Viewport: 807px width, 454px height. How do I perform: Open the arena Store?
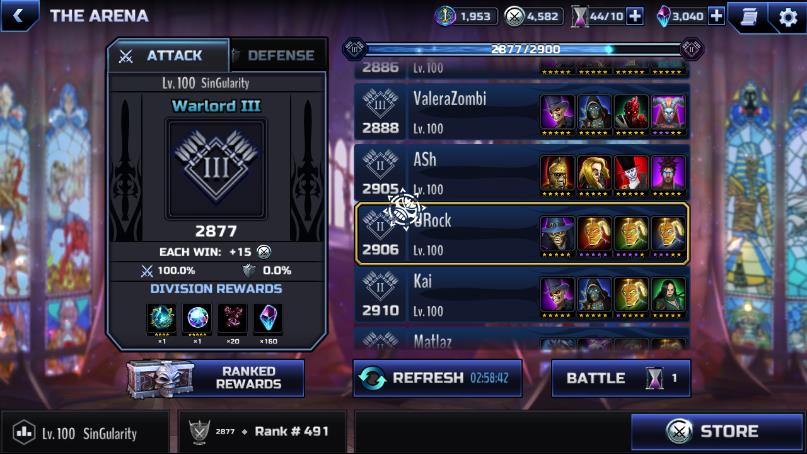(x=718, y=432)
